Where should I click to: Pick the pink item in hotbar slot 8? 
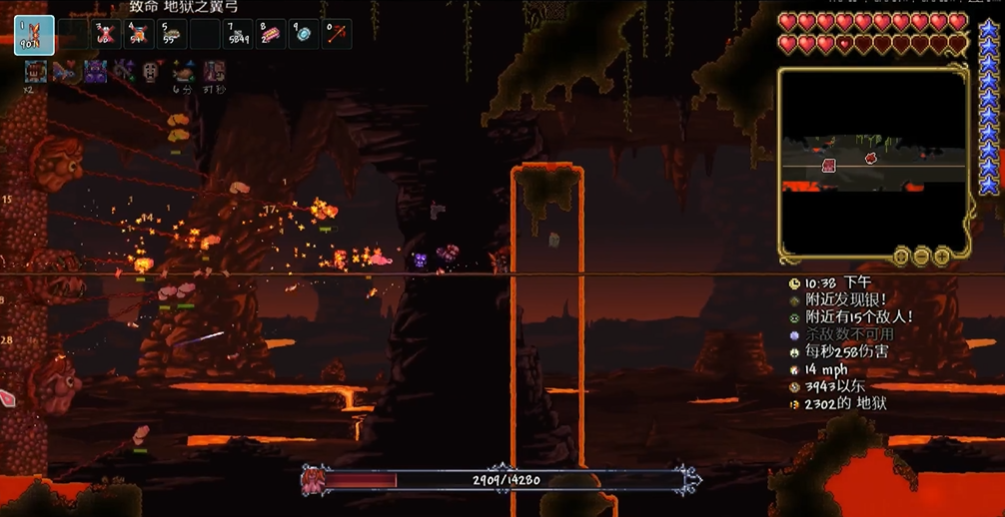pyautogui.click(x=271, y=35)
